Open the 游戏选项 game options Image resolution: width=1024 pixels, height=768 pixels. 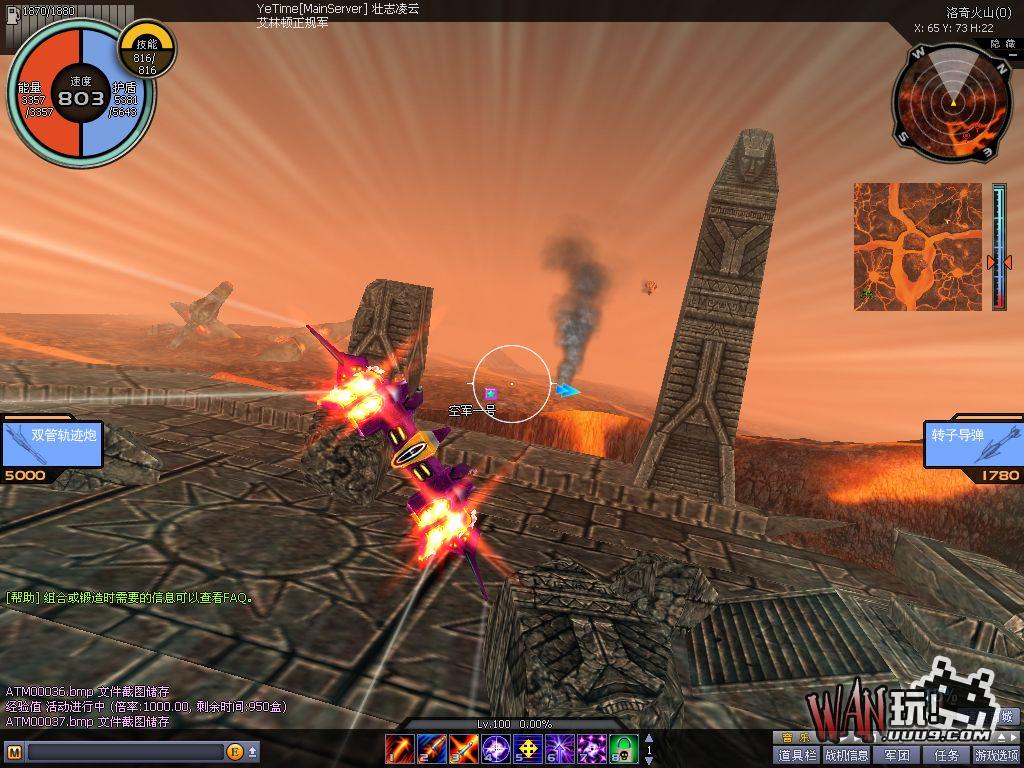pos(997,755)
